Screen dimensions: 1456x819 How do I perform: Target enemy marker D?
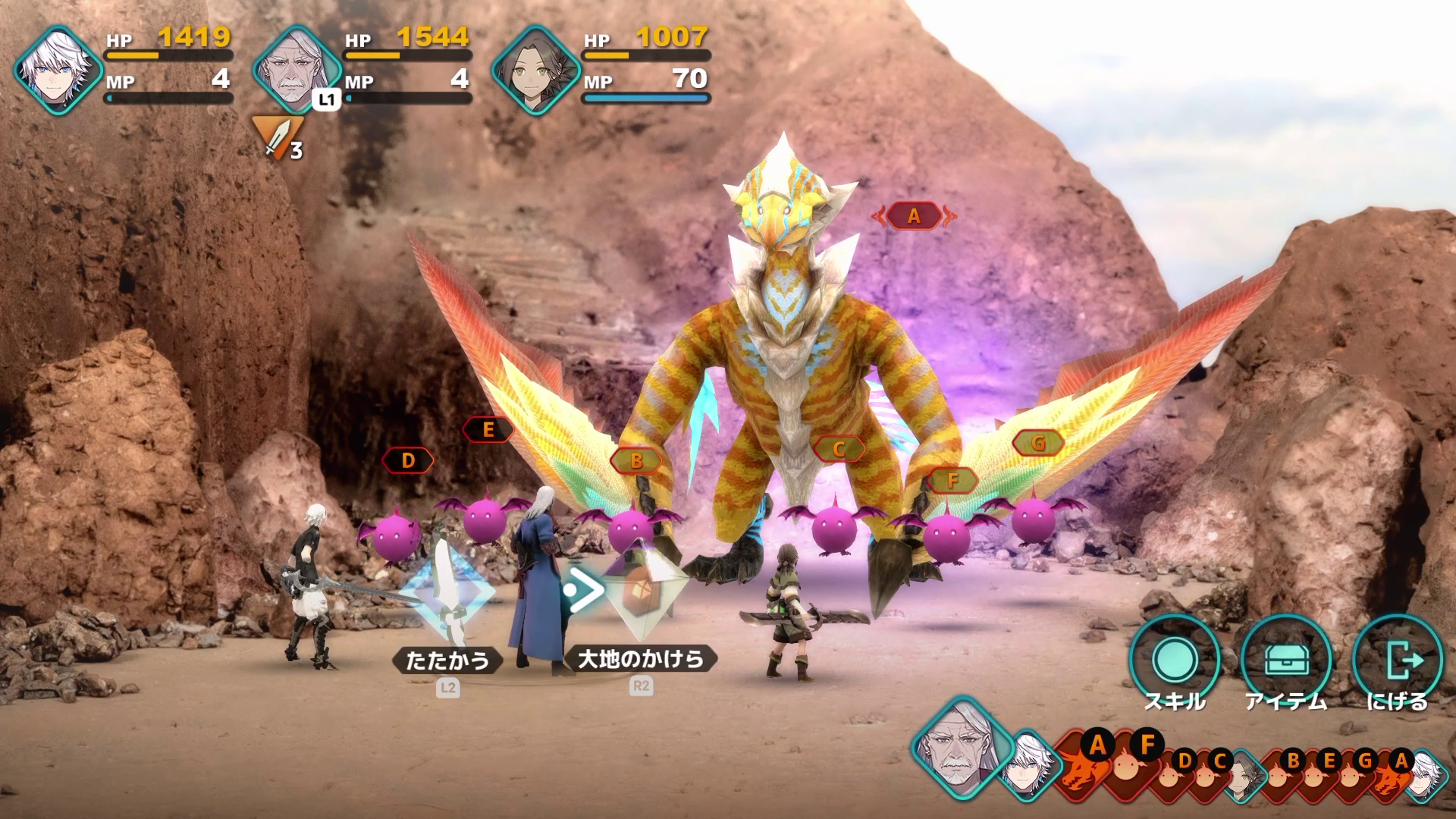pyautogui.click(x=408, y=460)
